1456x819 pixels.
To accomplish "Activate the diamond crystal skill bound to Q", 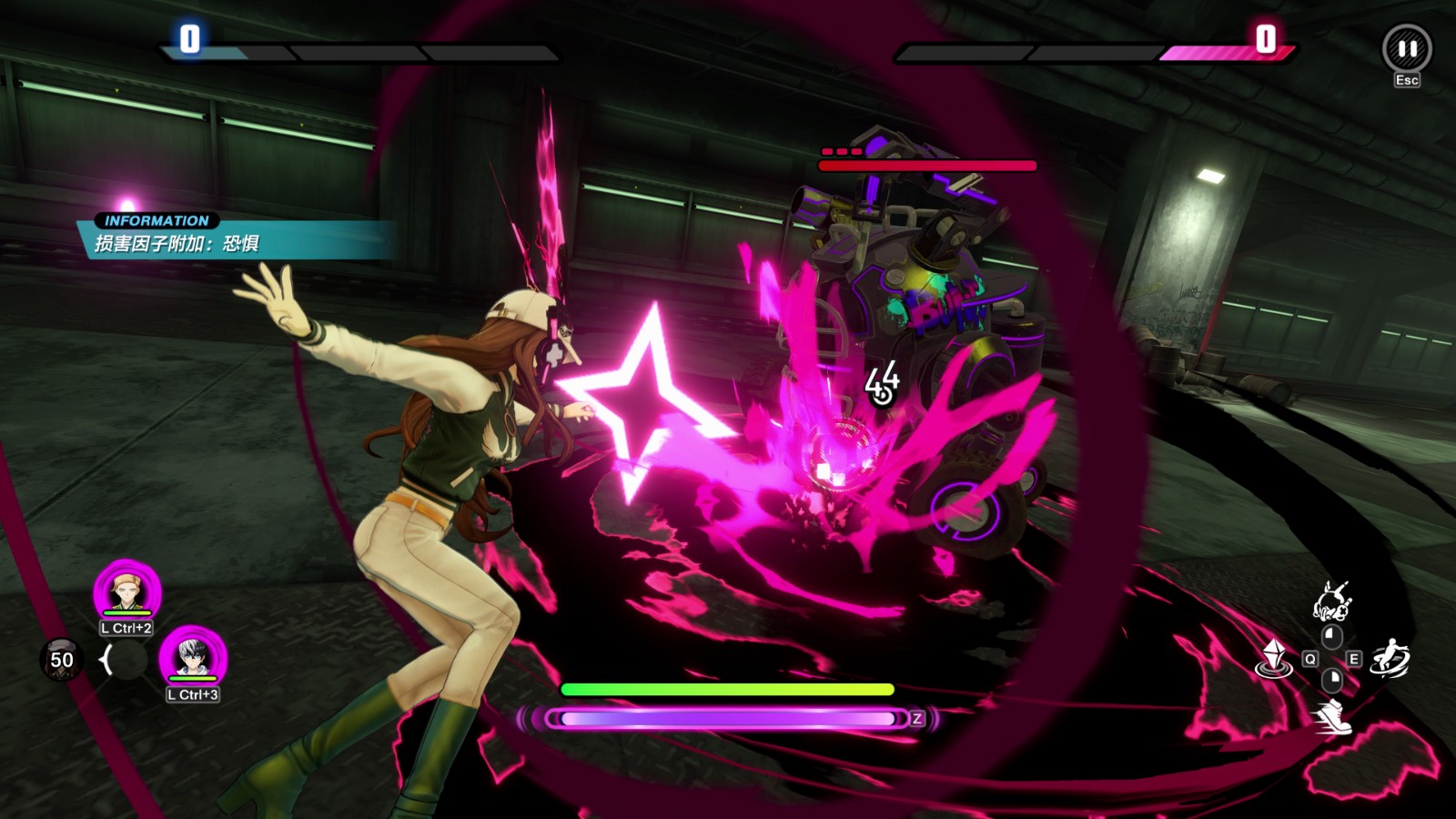I will click(x=1273, y=658).
